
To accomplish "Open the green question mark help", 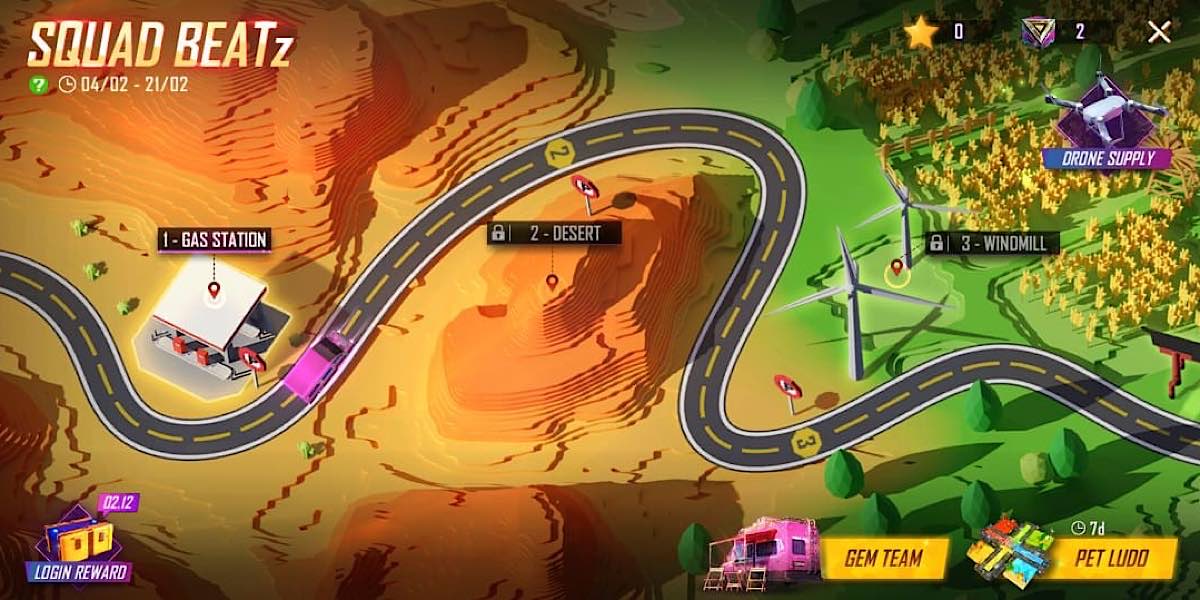I will 38,84.
